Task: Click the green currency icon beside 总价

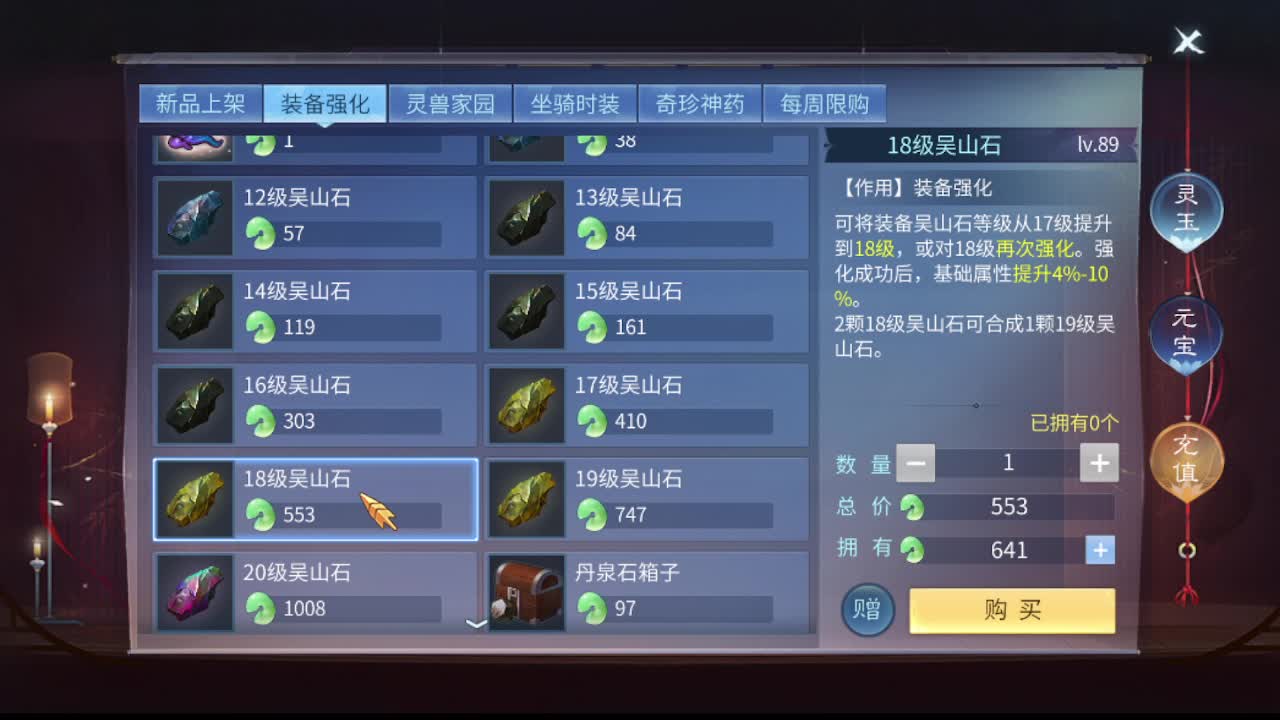Action: pos(912,507)
